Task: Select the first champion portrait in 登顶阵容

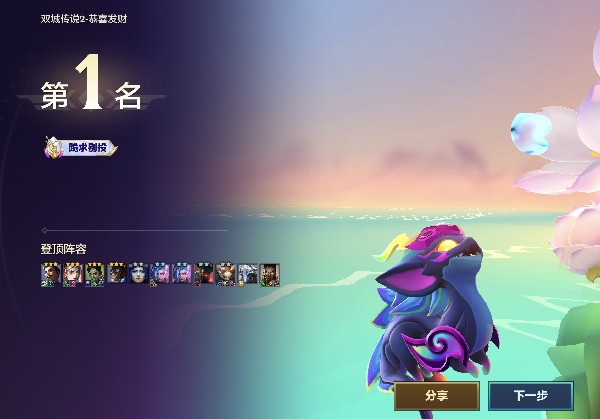Action: 50,273
